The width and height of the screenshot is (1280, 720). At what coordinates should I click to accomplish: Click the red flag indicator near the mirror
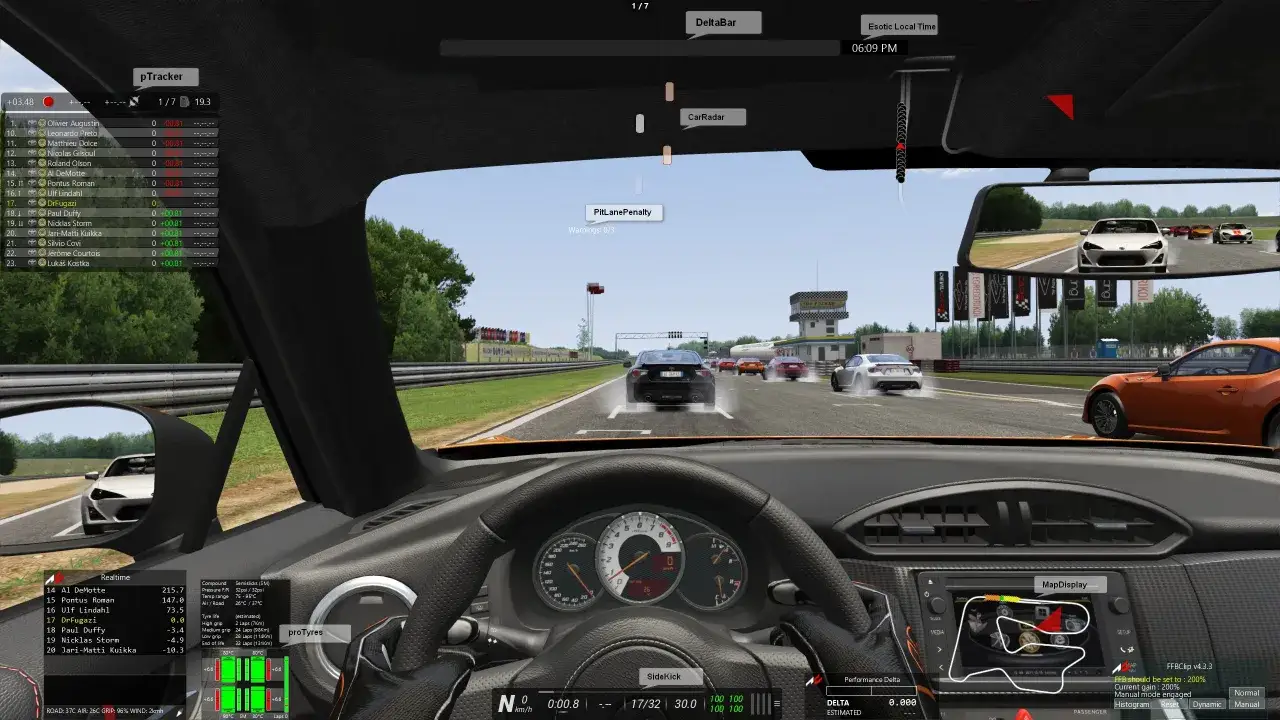(x=1060, y=105)
